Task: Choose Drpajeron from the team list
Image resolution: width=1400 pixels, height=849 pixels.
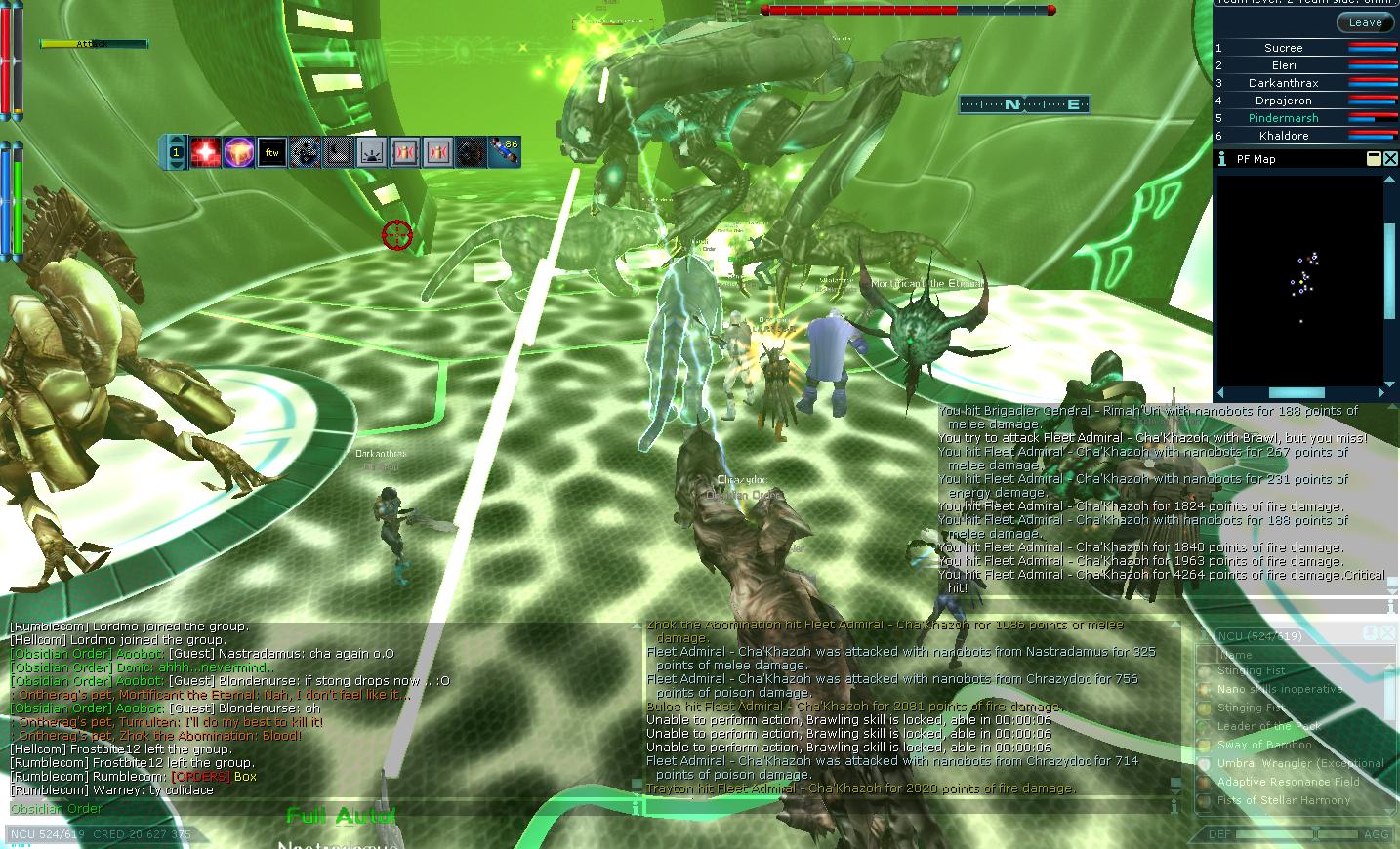Action: click(x=1283, y=101)
